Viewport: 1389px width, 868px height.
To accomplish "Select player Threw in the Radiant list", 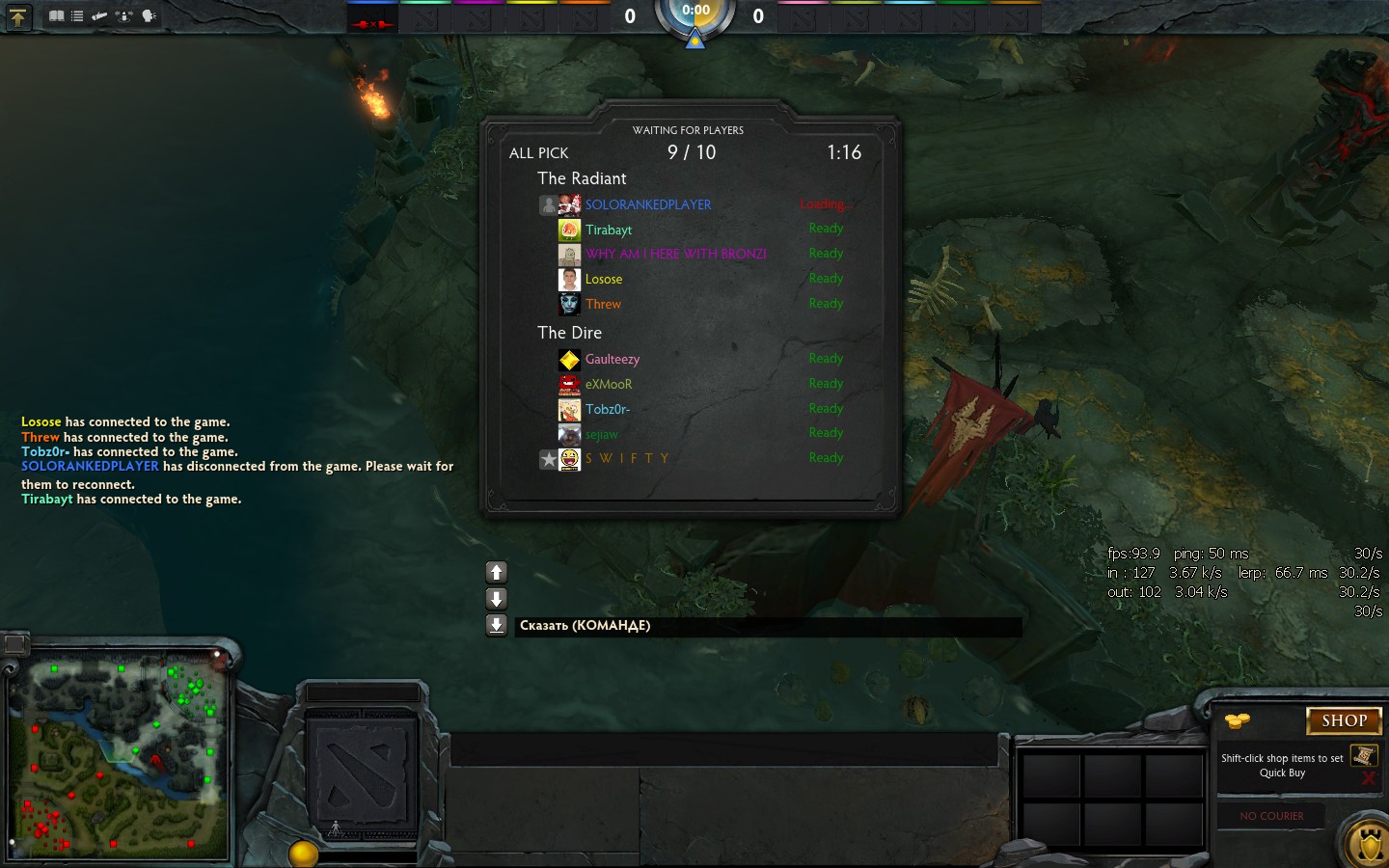I will click(603, 304).
